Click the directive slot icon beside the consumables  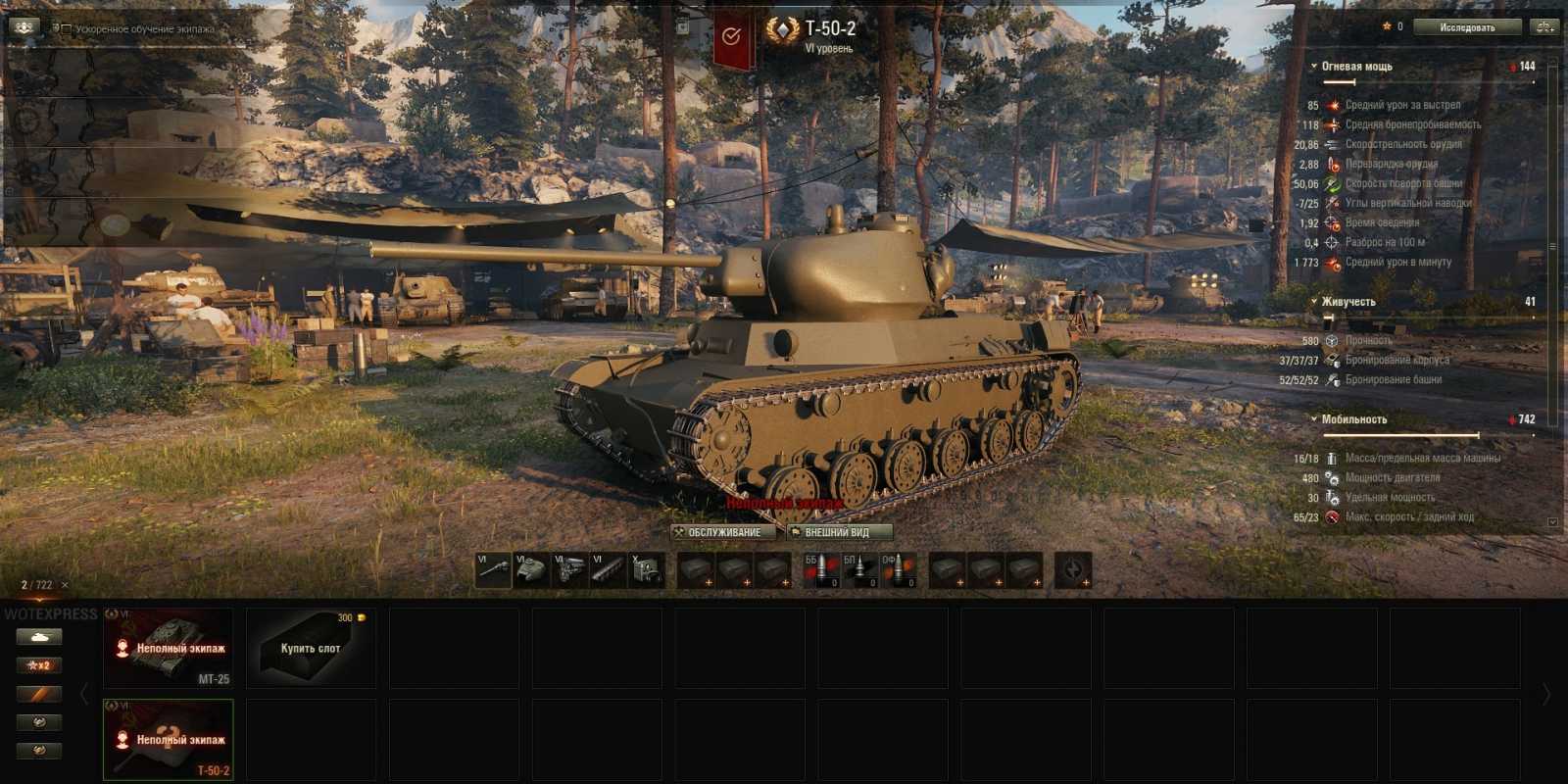coord(1072,571)
